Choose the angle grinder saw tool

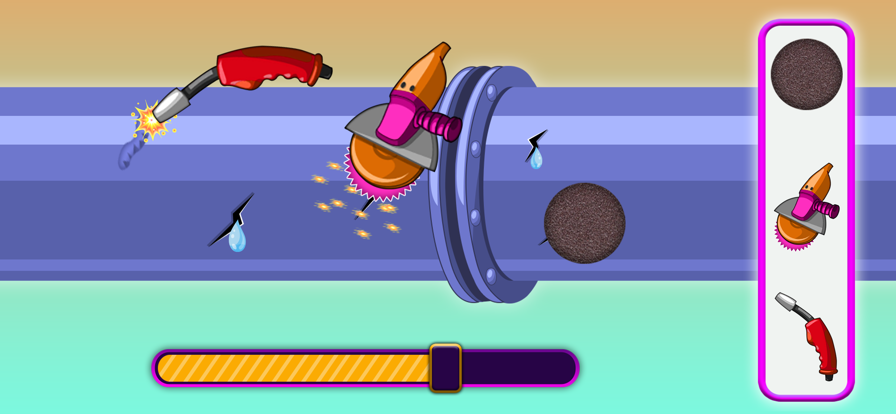(x=805, y=206)
